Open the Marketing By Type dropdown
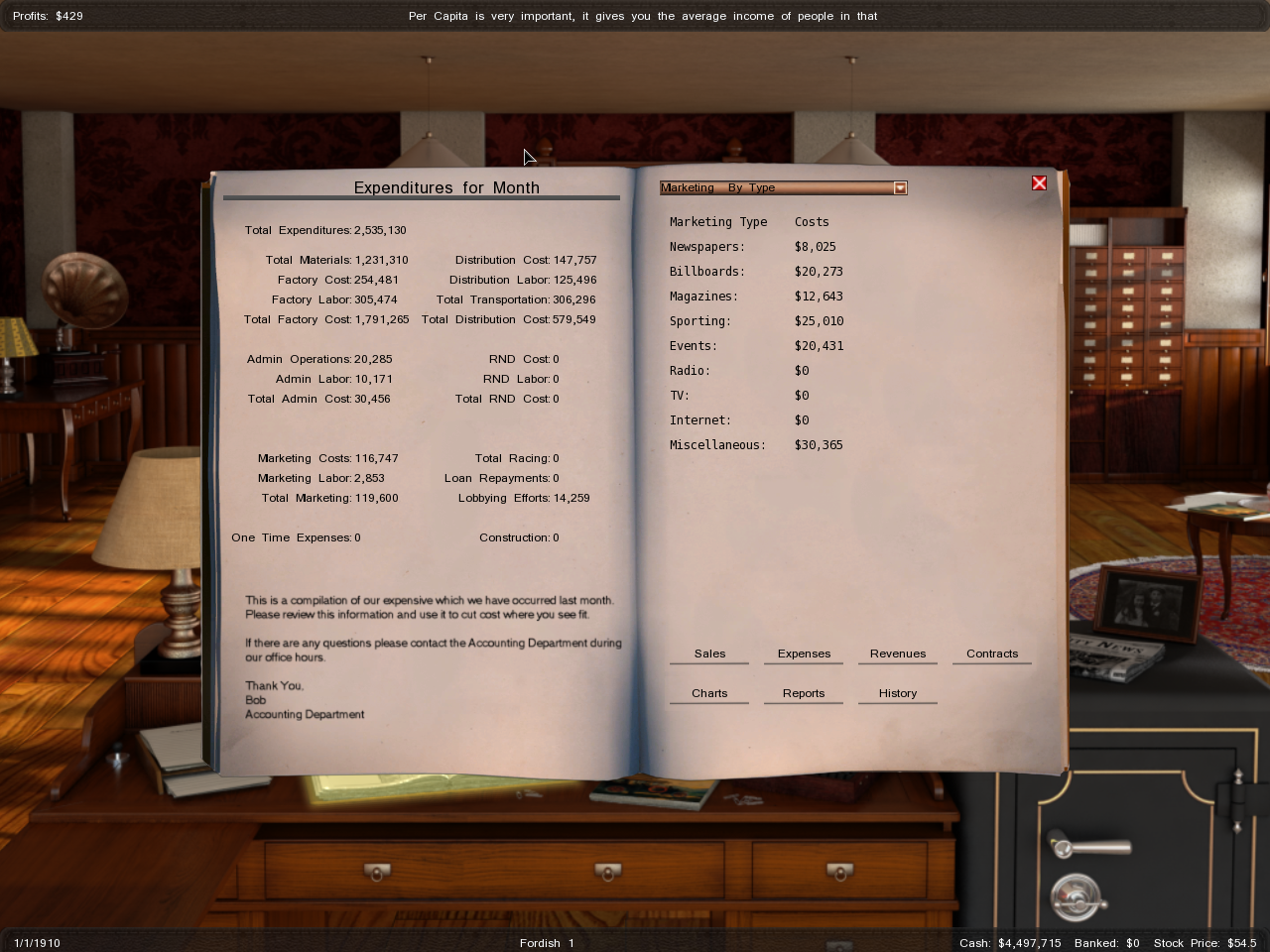The width and height of the screenshot is (1270, 952). pyautogui.click(x=900, y=188)
